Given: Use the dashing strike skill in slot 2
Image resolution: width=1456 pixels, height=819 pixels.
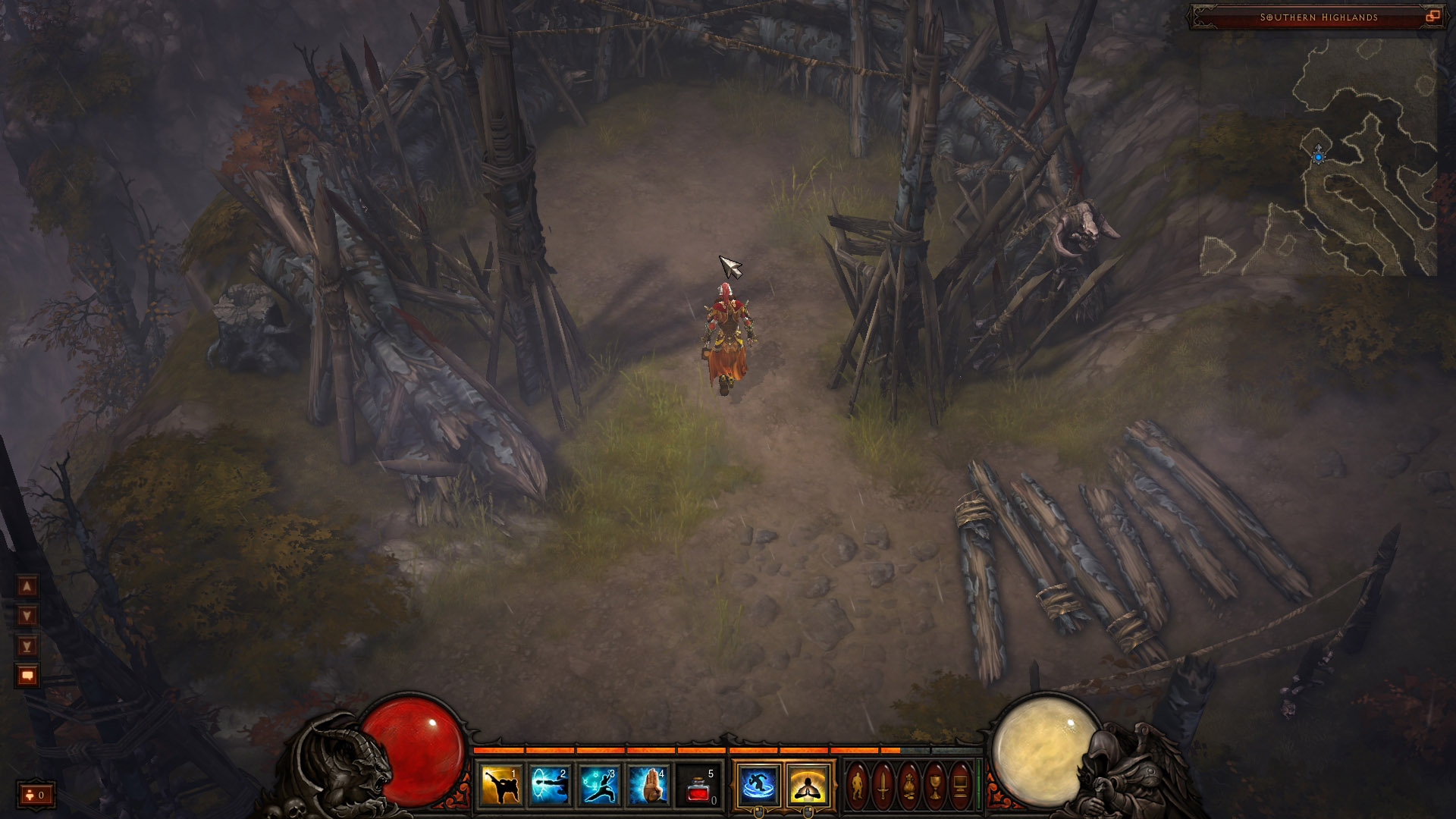Looking at the screenshot, I should [549, 785].
